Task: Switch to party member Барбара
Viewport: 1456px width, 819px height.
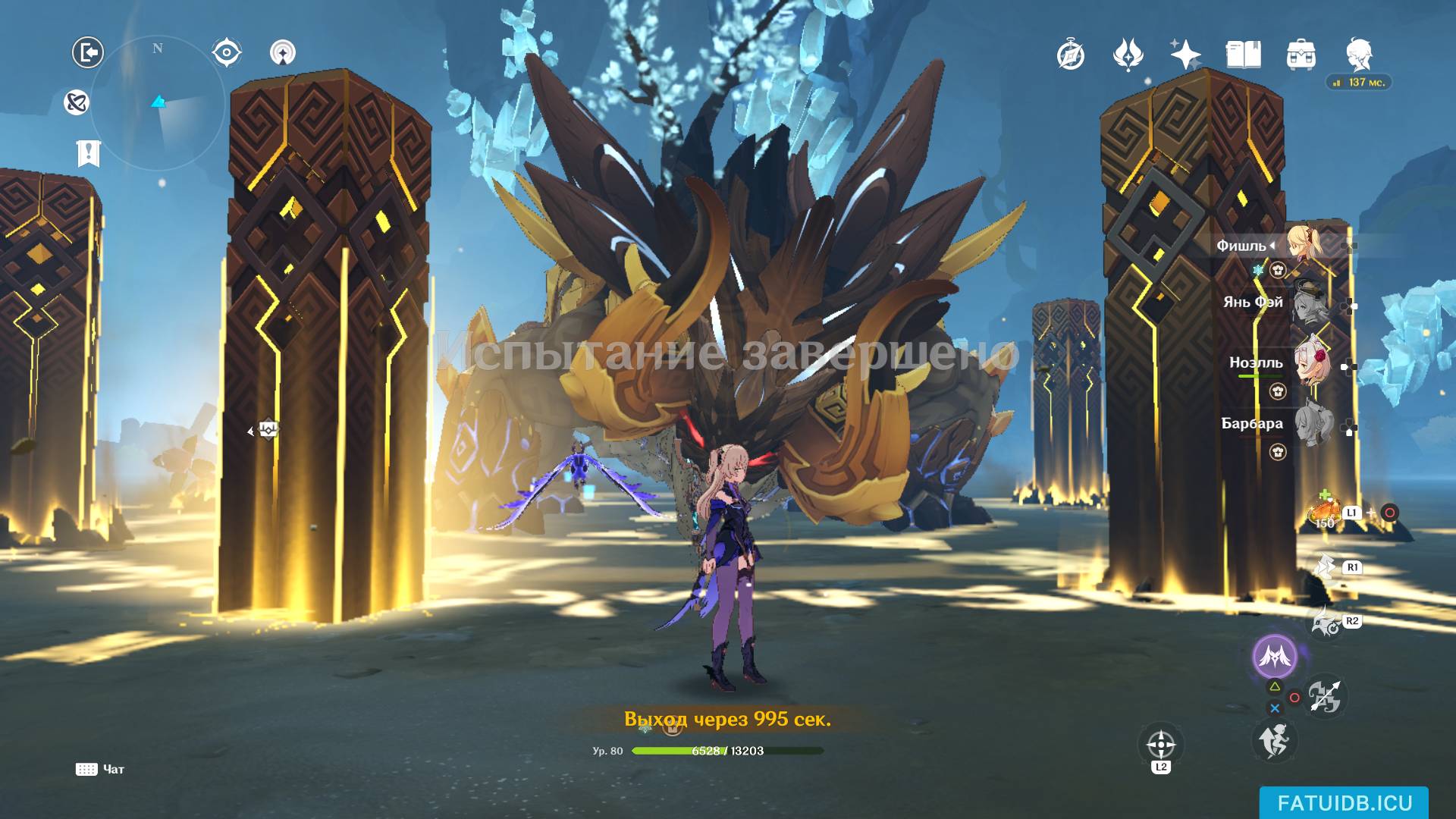Action: [1311, 423]
